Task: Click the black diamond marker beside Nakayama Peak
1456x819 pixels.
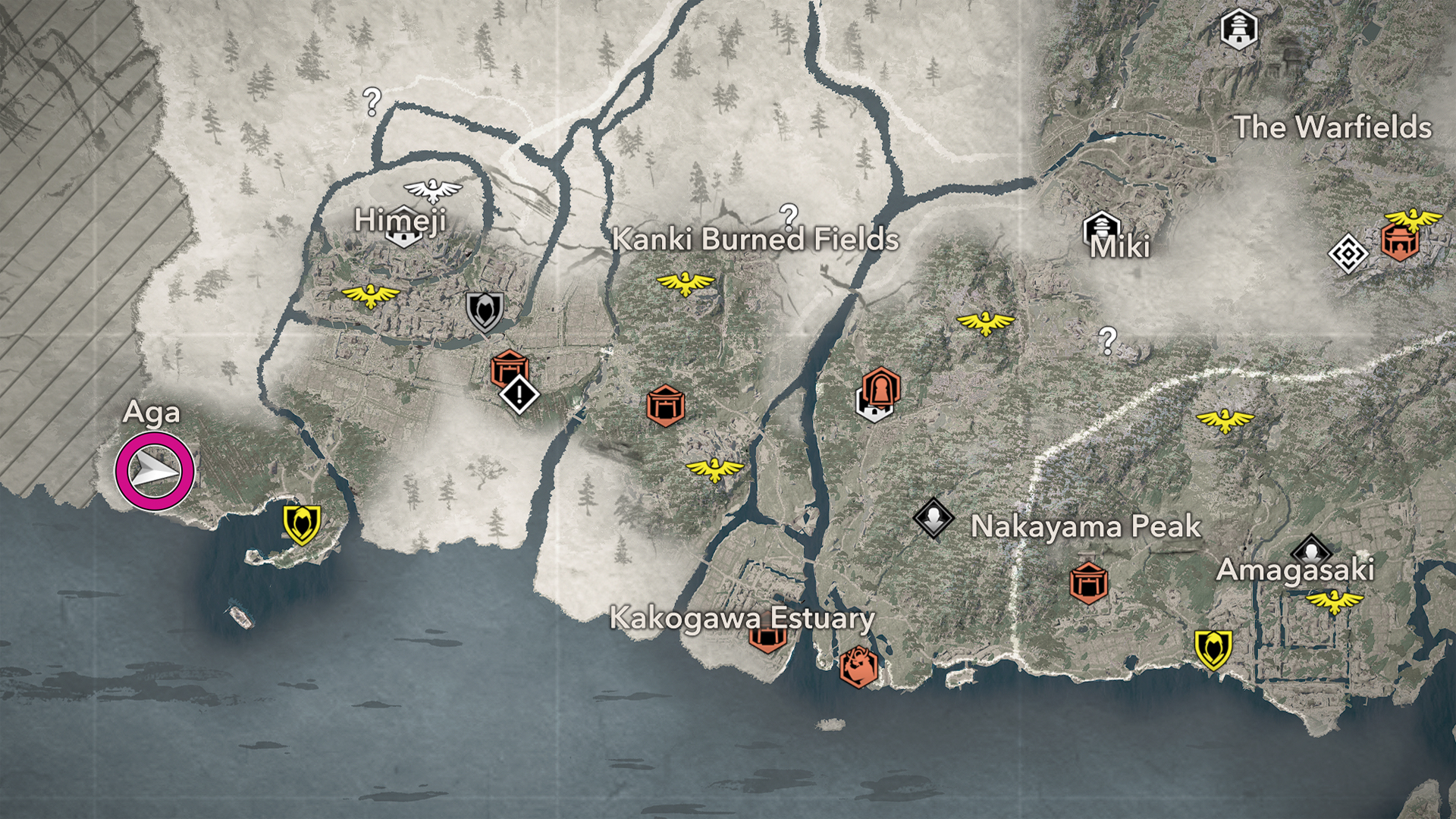Action: [934, 518]
